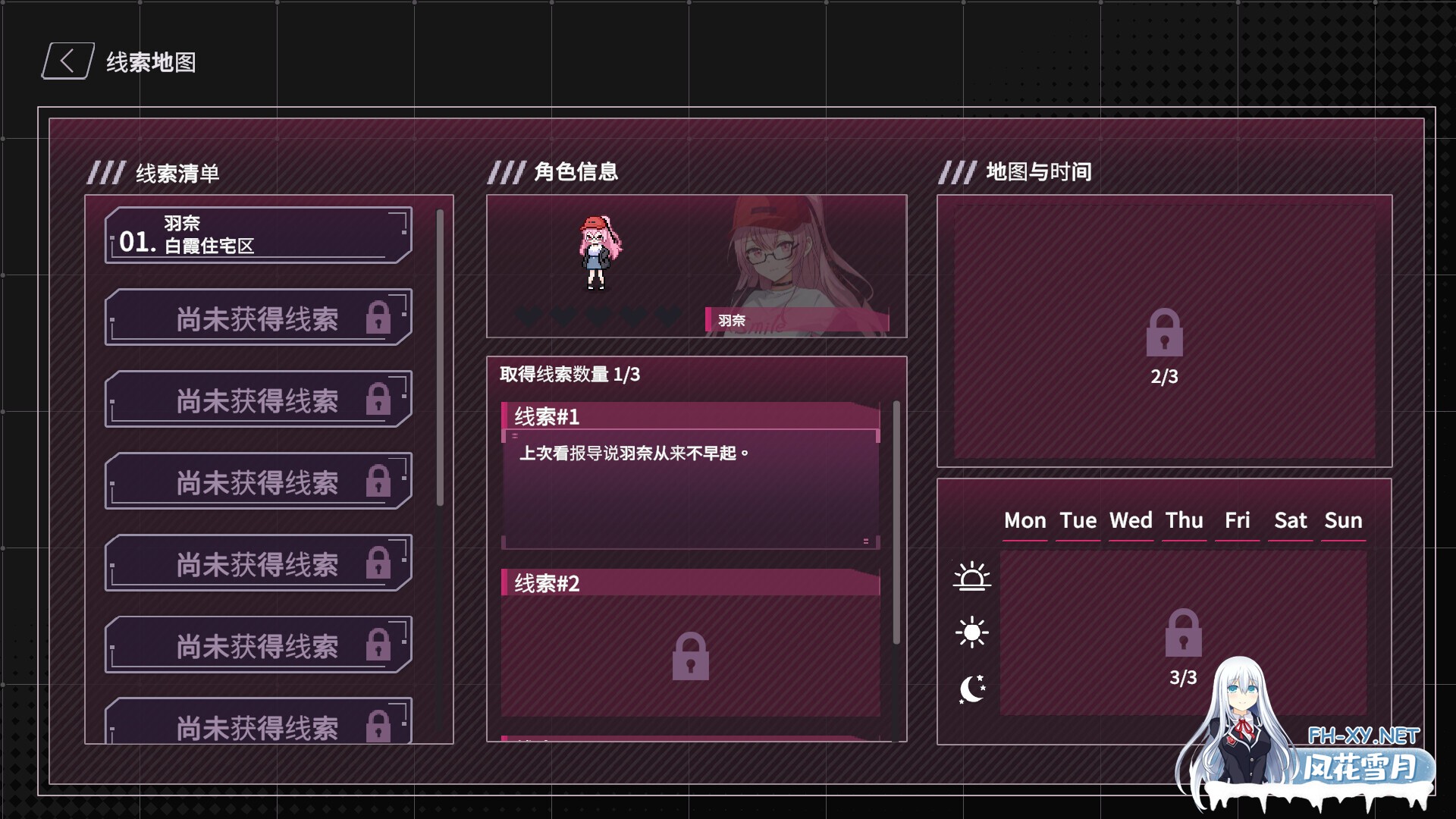Toggle the Sat weekday marker
1456x819 pixels.
1291,520
